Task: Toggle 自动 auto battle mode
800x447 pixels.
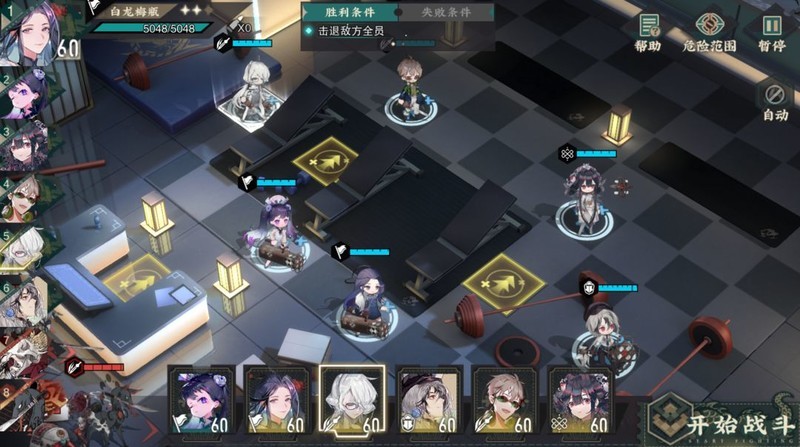Action: point(775,101)
